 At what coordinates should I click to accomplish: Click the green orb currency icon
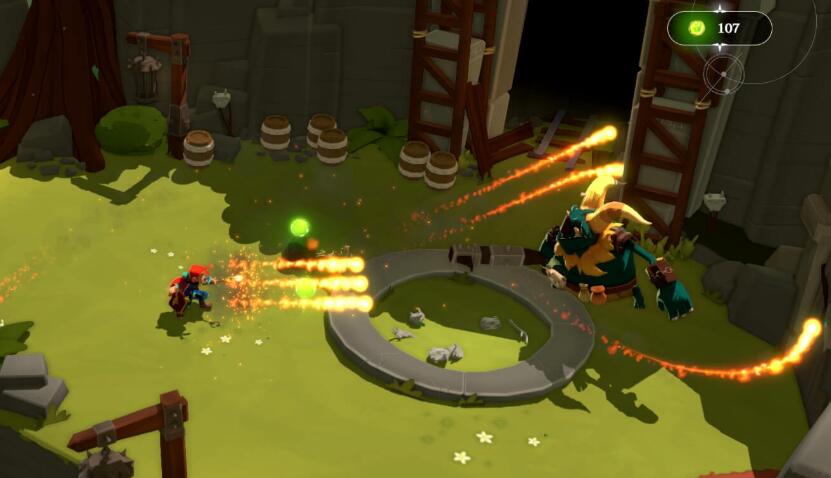click(x=698, y=28)
